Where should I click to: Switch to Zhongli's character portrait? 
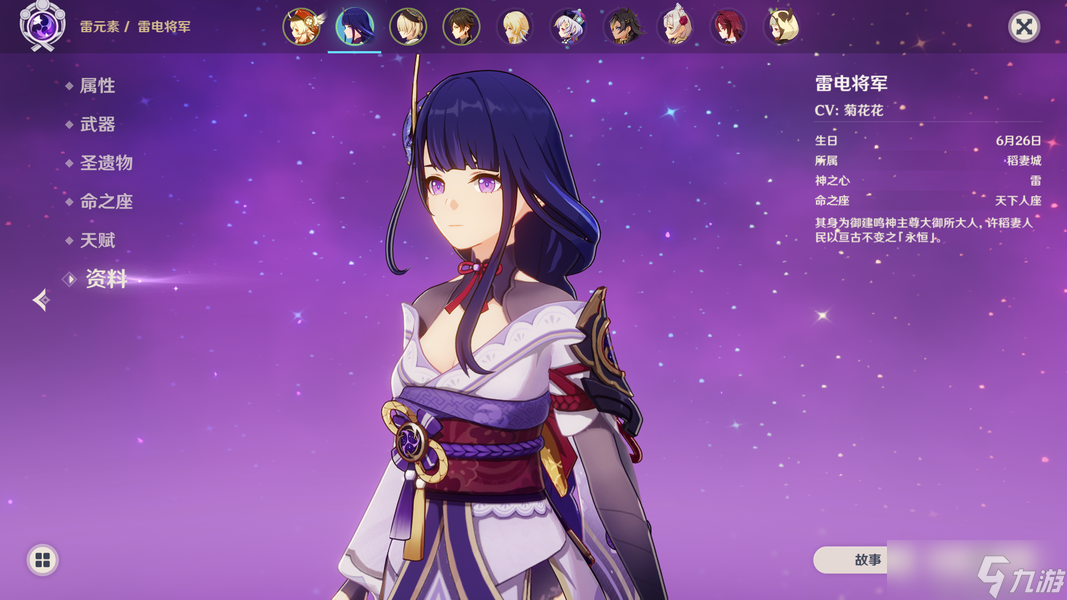tap(461, 27)
